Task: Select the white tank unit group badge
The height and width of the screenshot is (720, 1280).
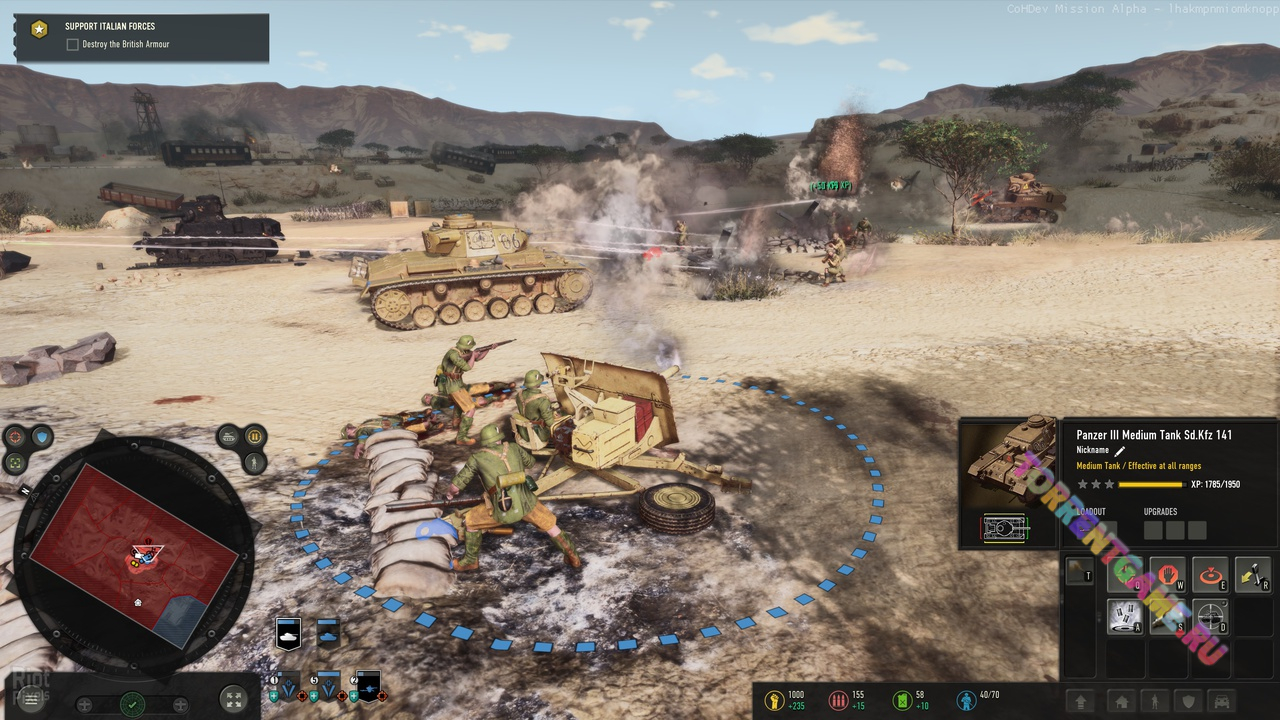Action: point(288,634)
